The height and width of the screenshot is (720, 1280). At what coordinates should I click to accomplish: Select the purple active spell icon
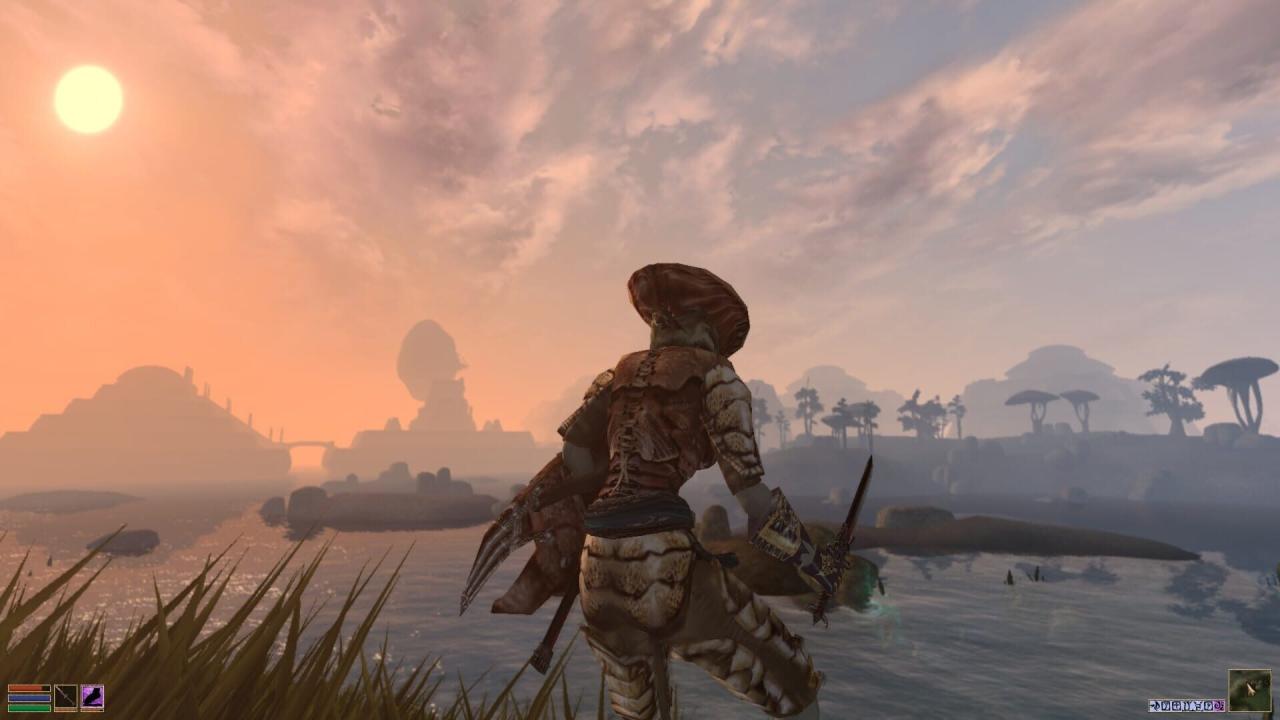click(92, 697)
